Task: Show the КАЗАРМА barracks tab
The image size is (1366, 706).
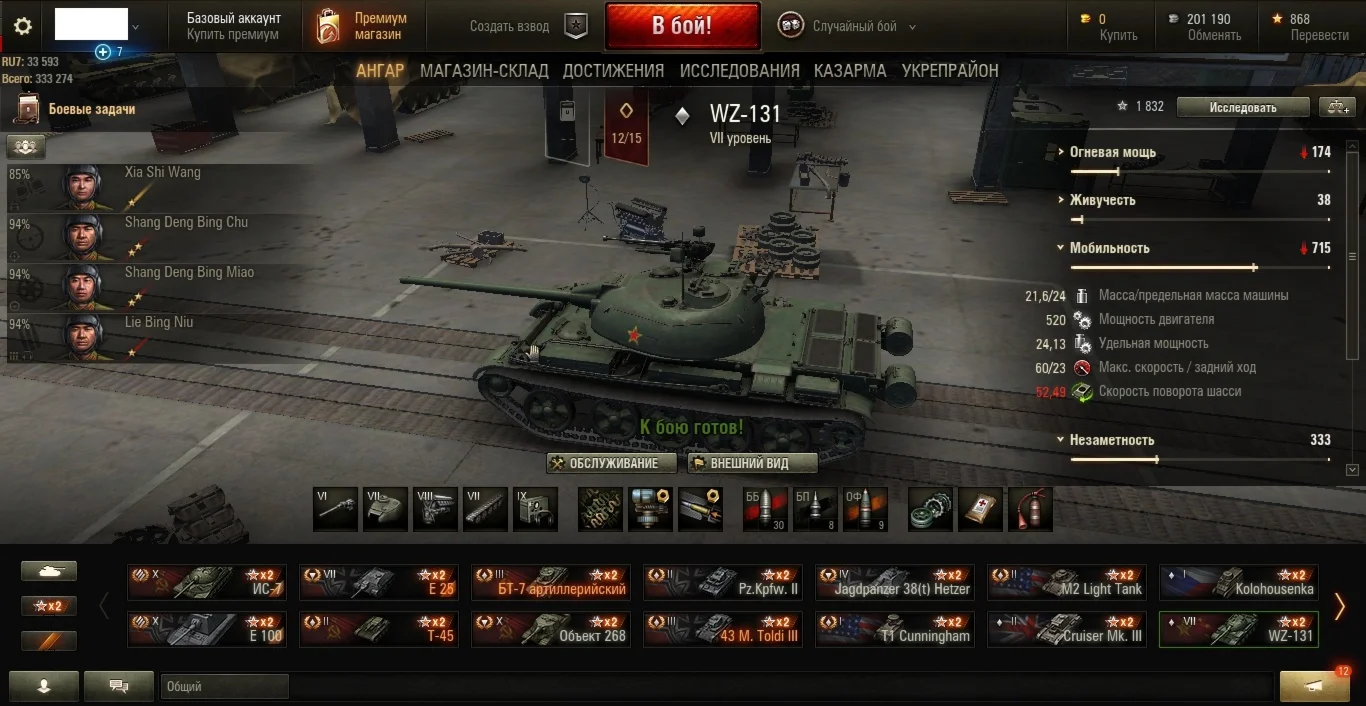Action: tap(850, 71)
